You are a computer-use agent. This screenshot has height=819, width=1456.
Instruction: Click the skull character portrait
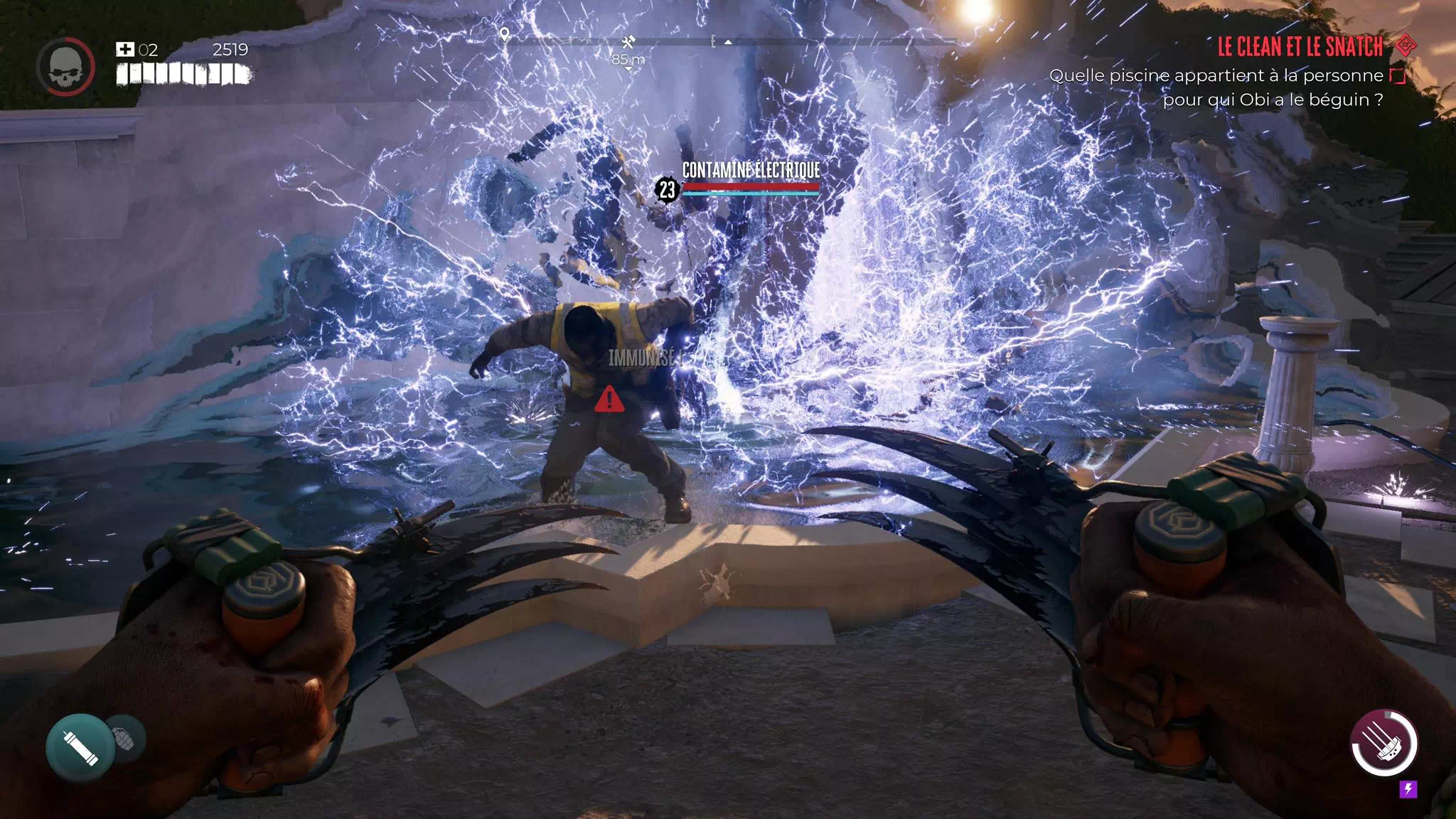point(65,66)
